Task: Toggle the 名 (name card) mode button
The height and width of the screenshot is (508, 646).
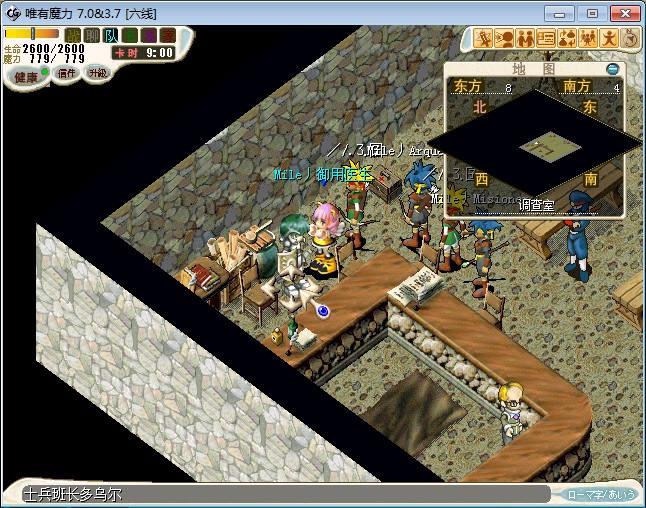Action: 130,36
